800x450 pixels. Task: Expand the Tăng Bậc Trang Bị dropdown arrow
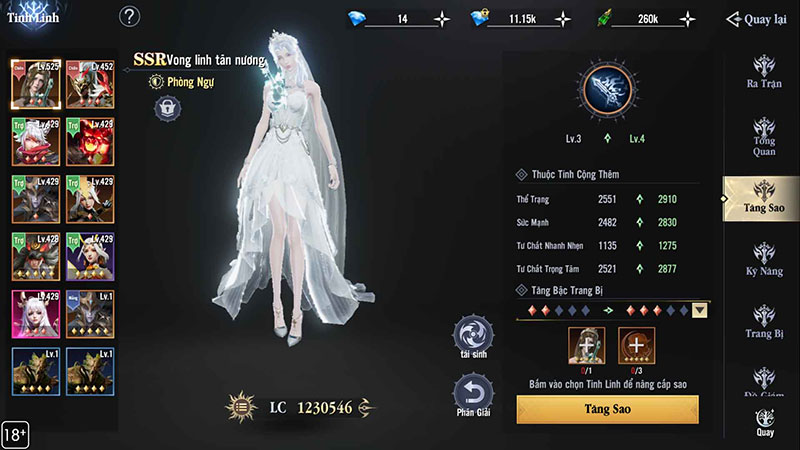pyautogui.click(x=700, y=310)
